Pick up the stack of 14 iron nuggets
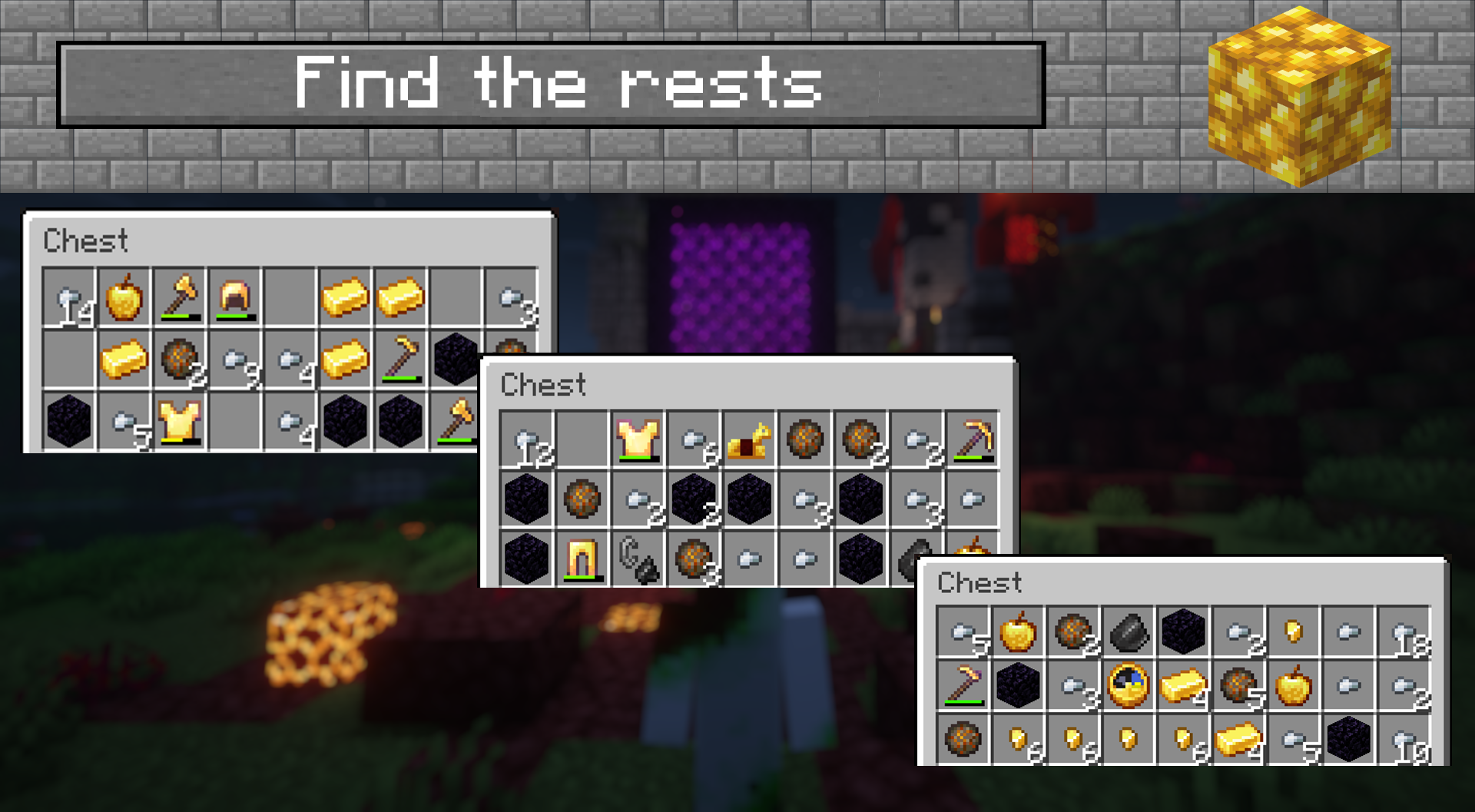Image resolution: width=1475 pixels, height=812 pixels. (69, 297)
